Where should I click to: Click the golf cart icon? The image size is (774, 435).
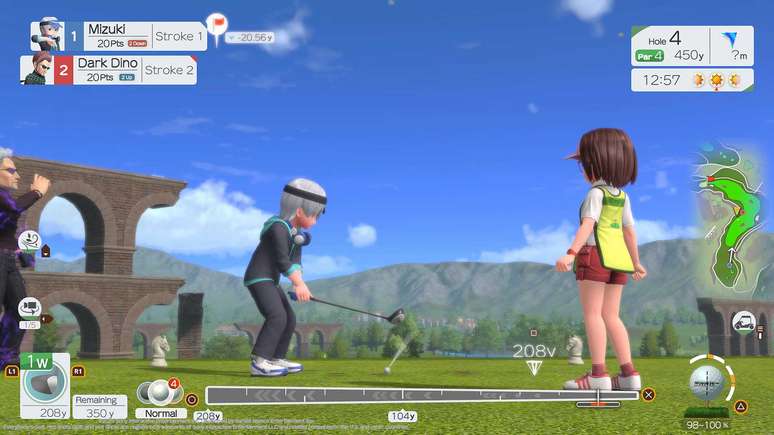coord(743,322)
